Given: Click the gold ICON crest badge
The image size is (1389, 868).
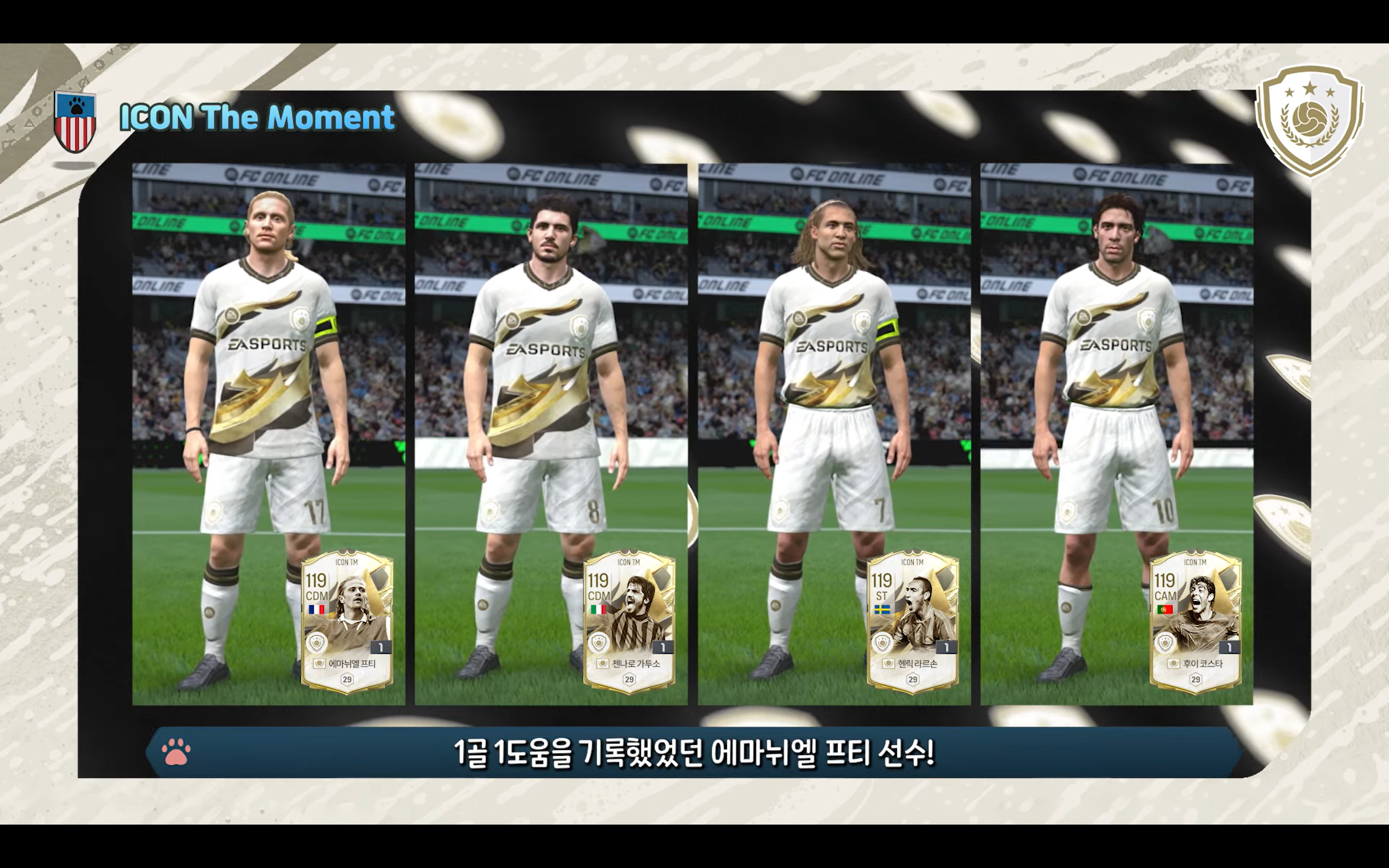Looking at the screenshot, I should (1309, 129).
